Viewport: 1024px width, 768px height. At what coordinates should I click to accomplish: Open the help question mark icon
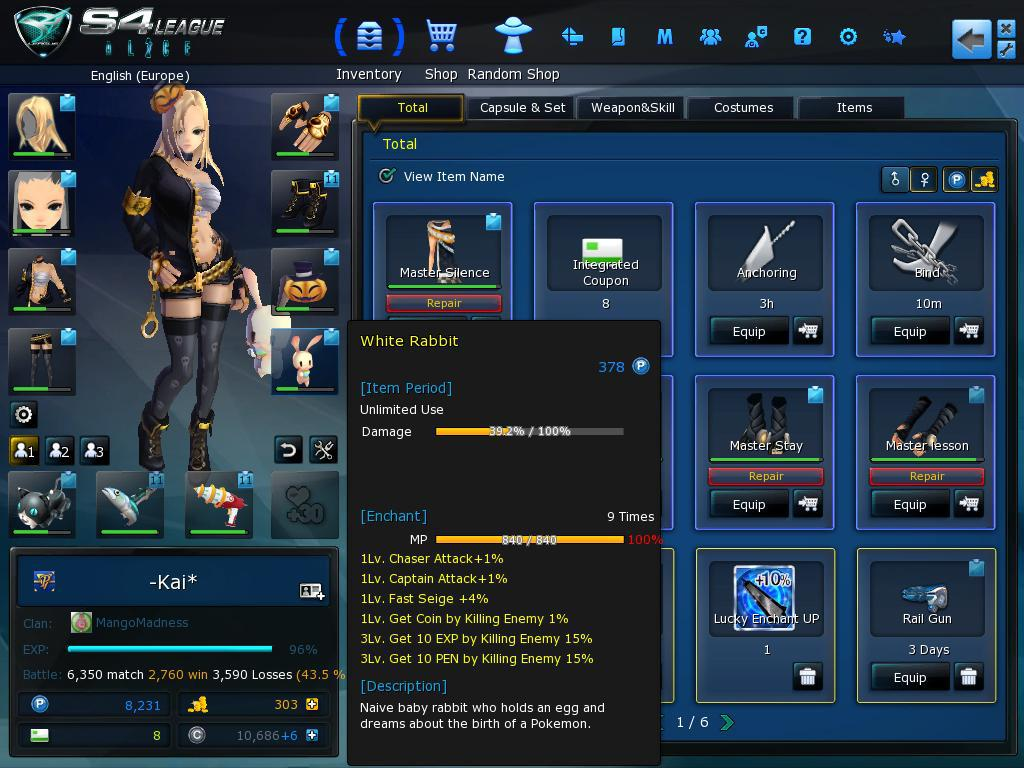coord(802,37)
